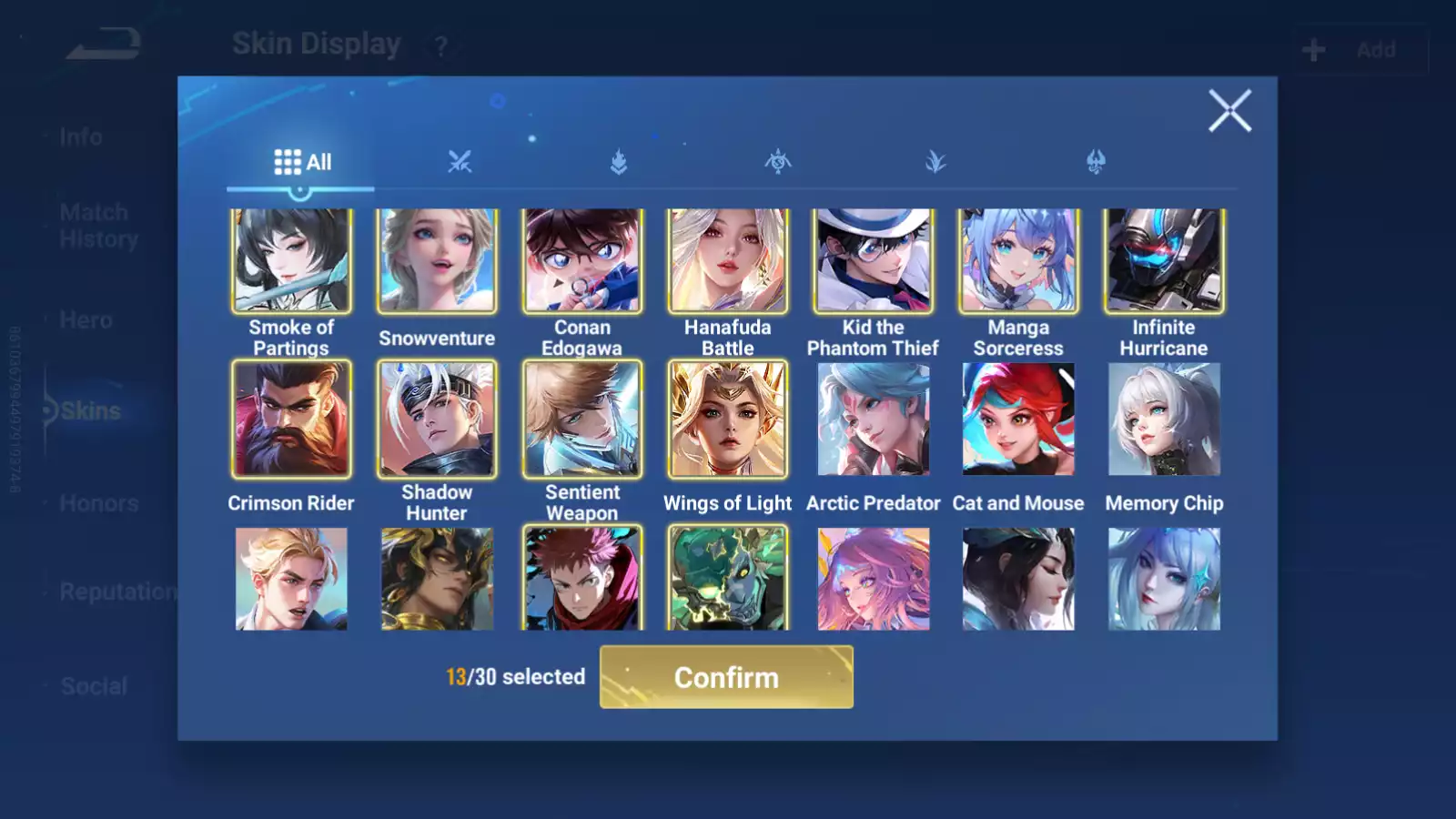The height and width of the screenshot is (819, 1456).
Task: Close the skin selection popup
Action: point(1229,111)
